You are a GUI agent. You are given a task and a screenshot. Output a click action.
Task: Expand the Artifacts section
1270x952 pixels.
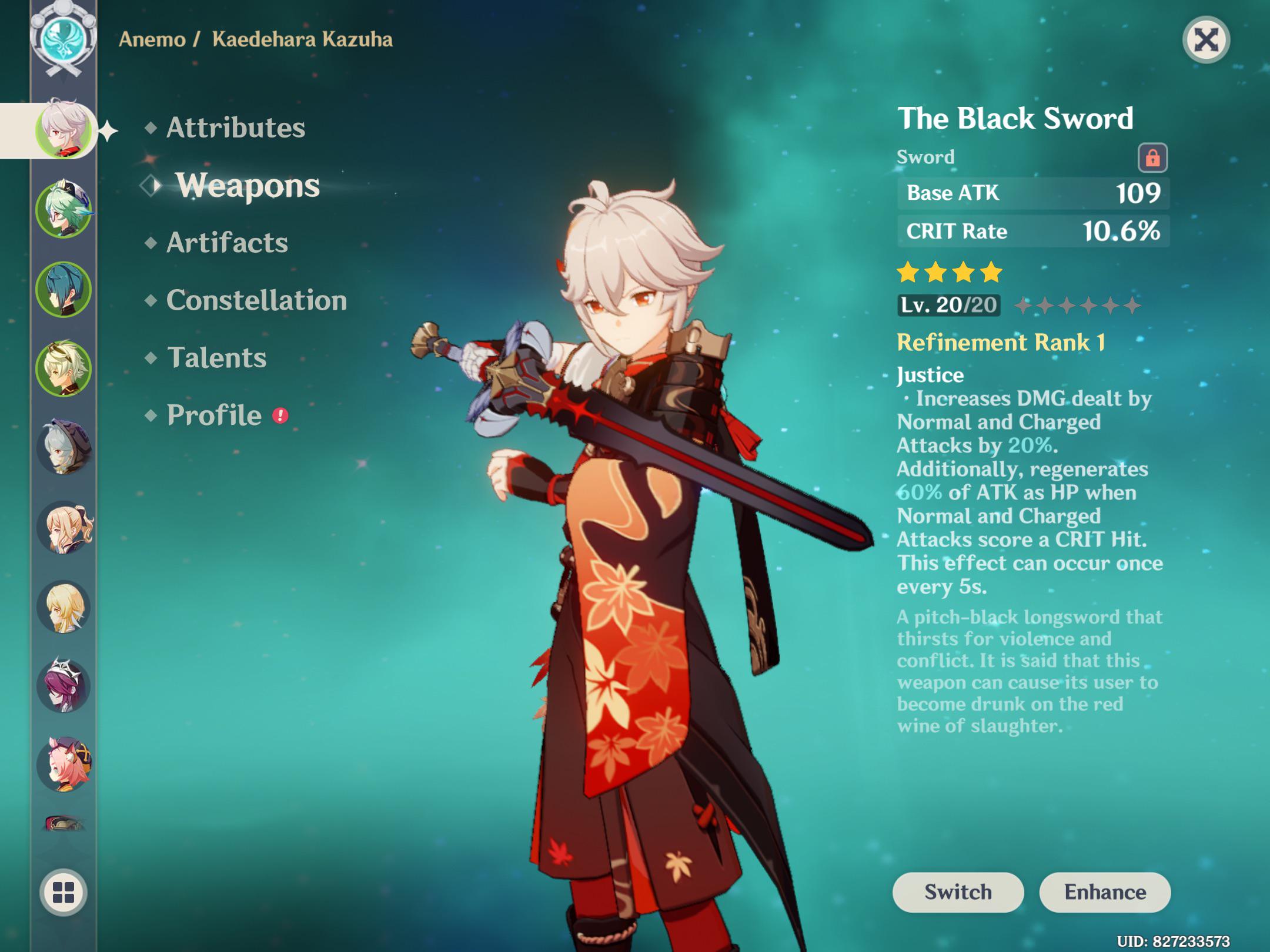click(228, 243)
